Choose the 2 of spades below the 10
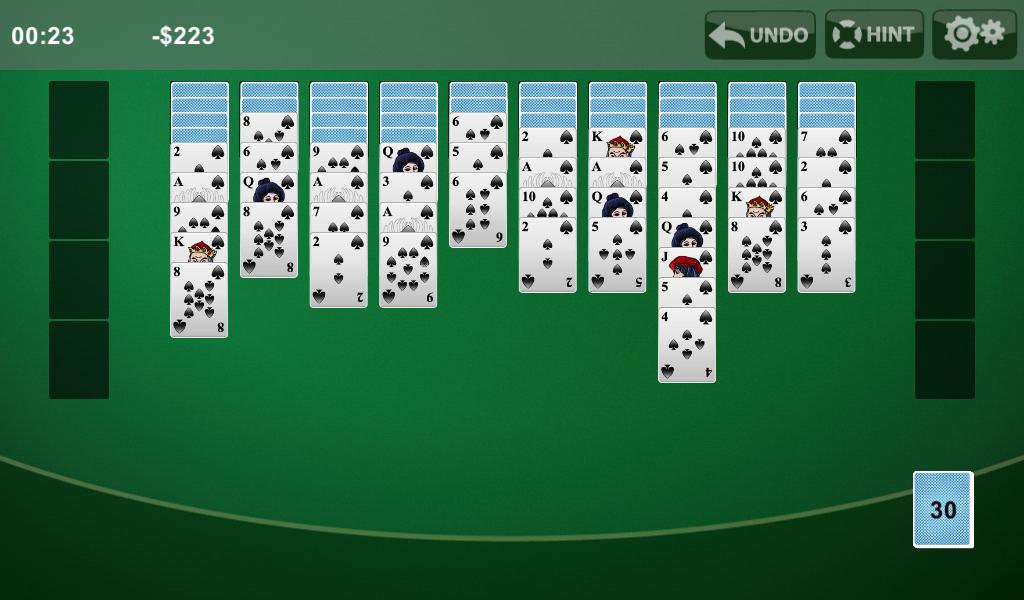This screenshot has height=600, width=1024. pos(547,255)
